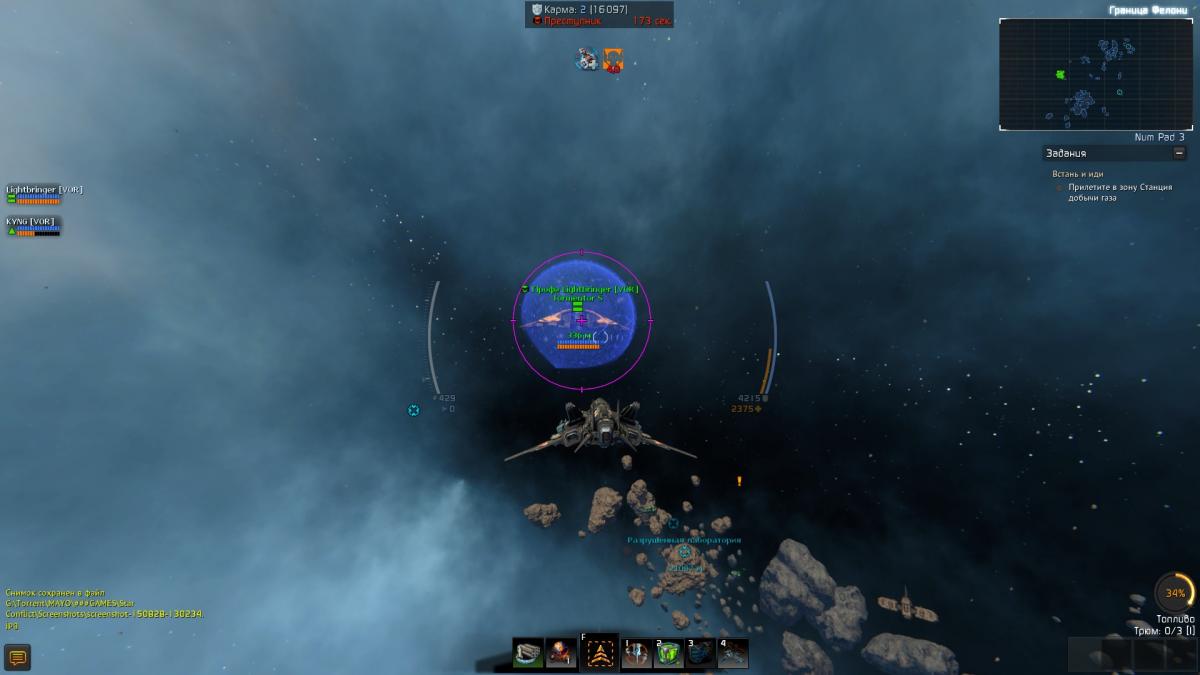
Task: Open the chat window button
Action: [18, 657]
